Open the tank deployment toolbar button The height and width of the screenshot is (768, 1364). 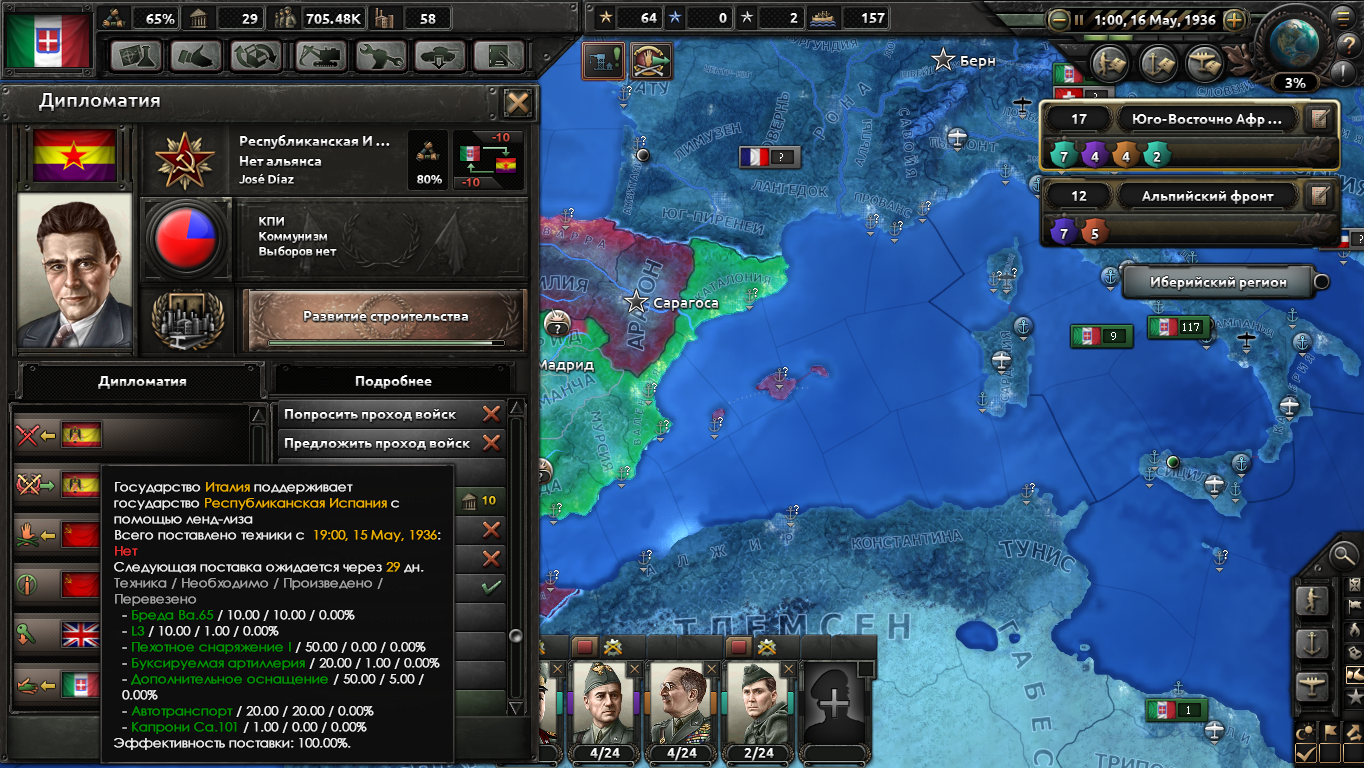[439, 56]
